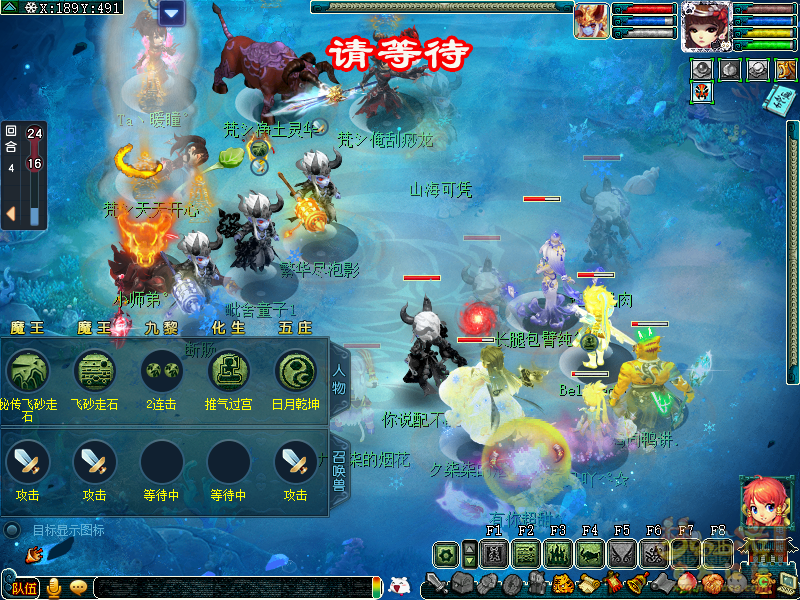Screen dimensions: 800x600
Task: Choose the 2连击 double-strike skill
Action: click(x=161, y=371)
